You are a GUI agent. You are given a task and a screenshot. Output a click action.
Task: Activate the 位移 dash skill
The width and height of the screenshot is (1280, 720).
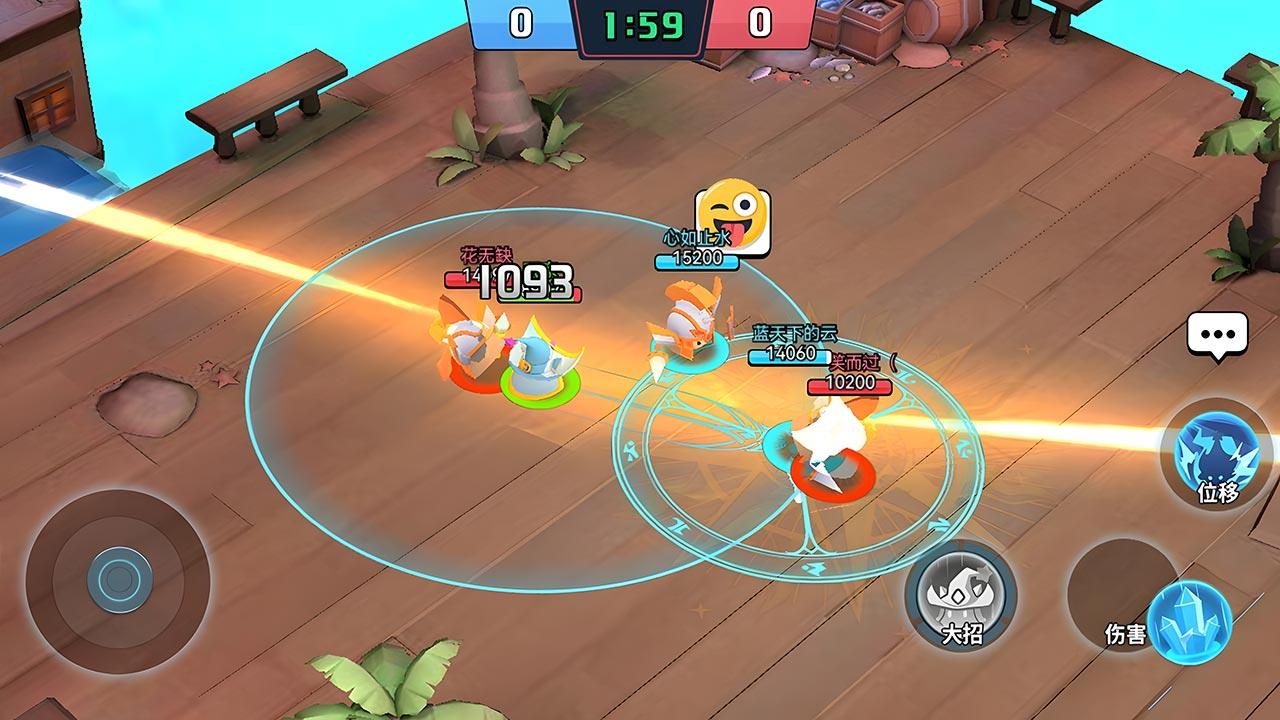click(x=1216, y=454)
